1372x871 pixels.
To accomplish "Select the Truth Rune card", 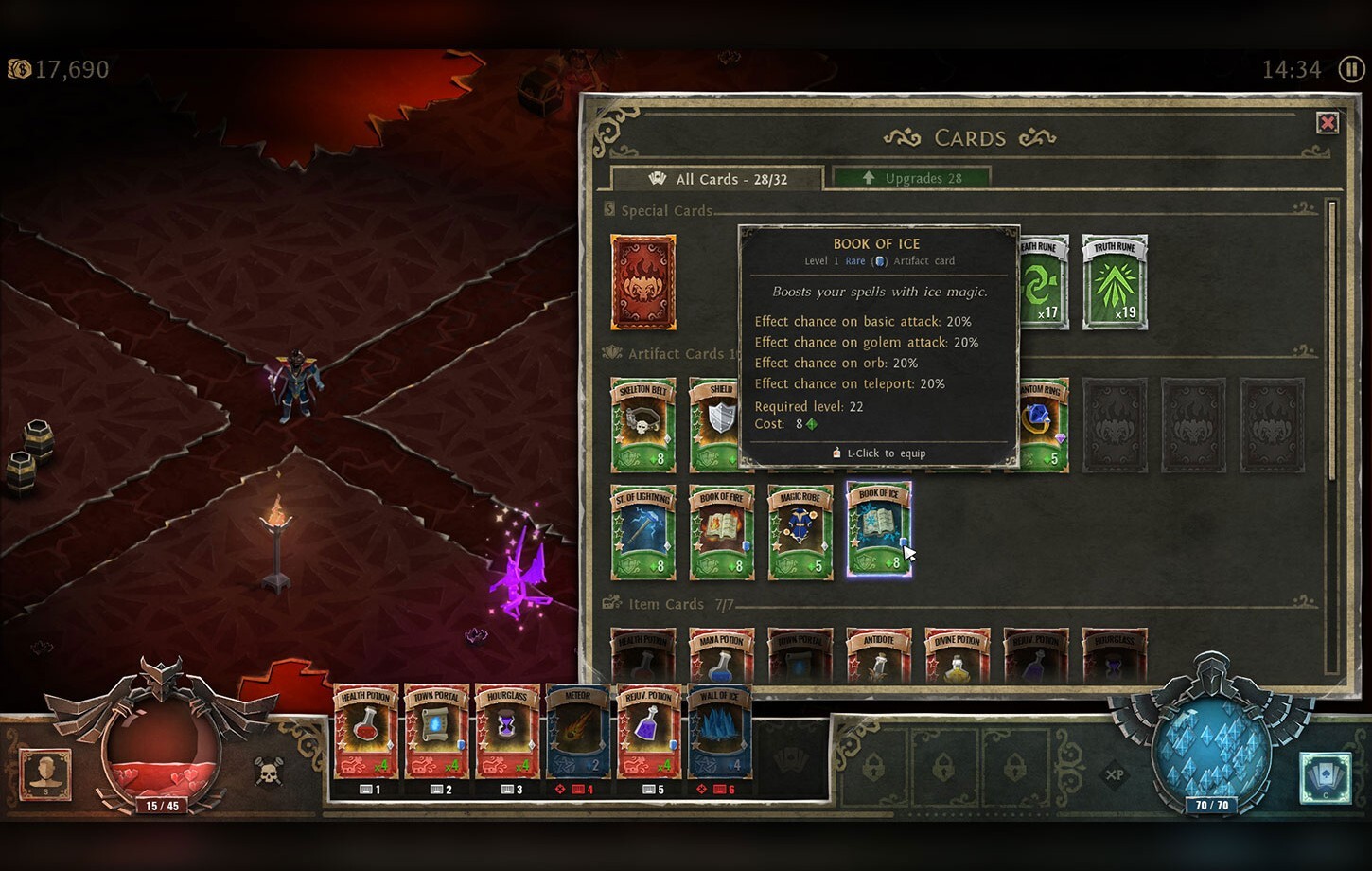I will tap(1115, 281).
